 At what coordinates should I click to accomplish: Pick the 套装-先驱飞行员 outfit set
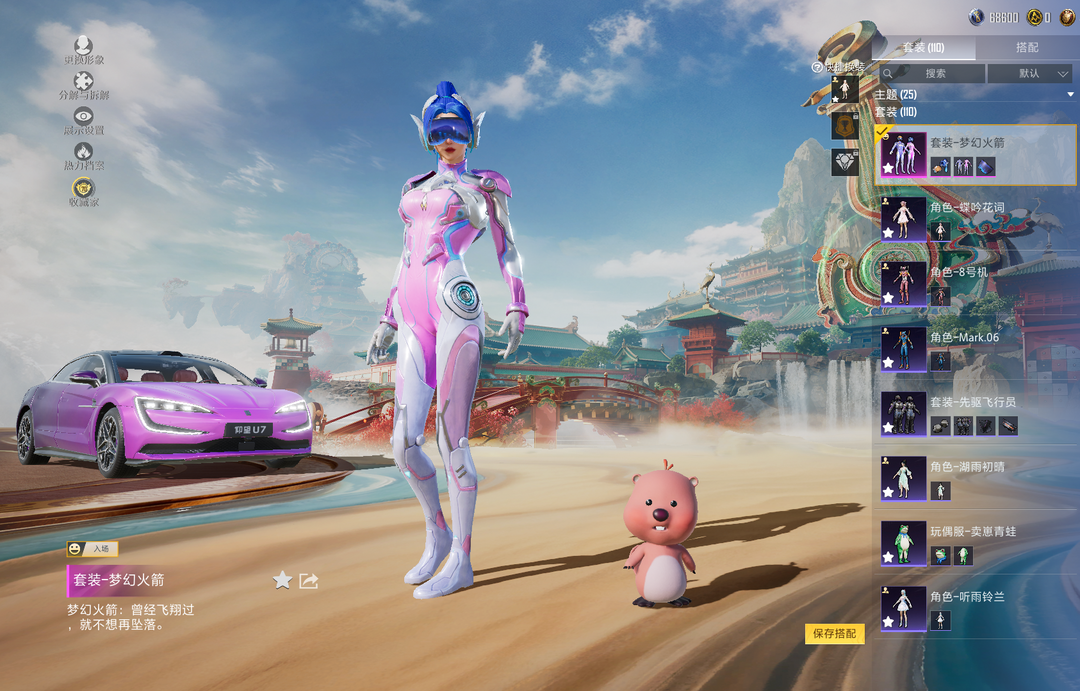(x=976, y=413)
